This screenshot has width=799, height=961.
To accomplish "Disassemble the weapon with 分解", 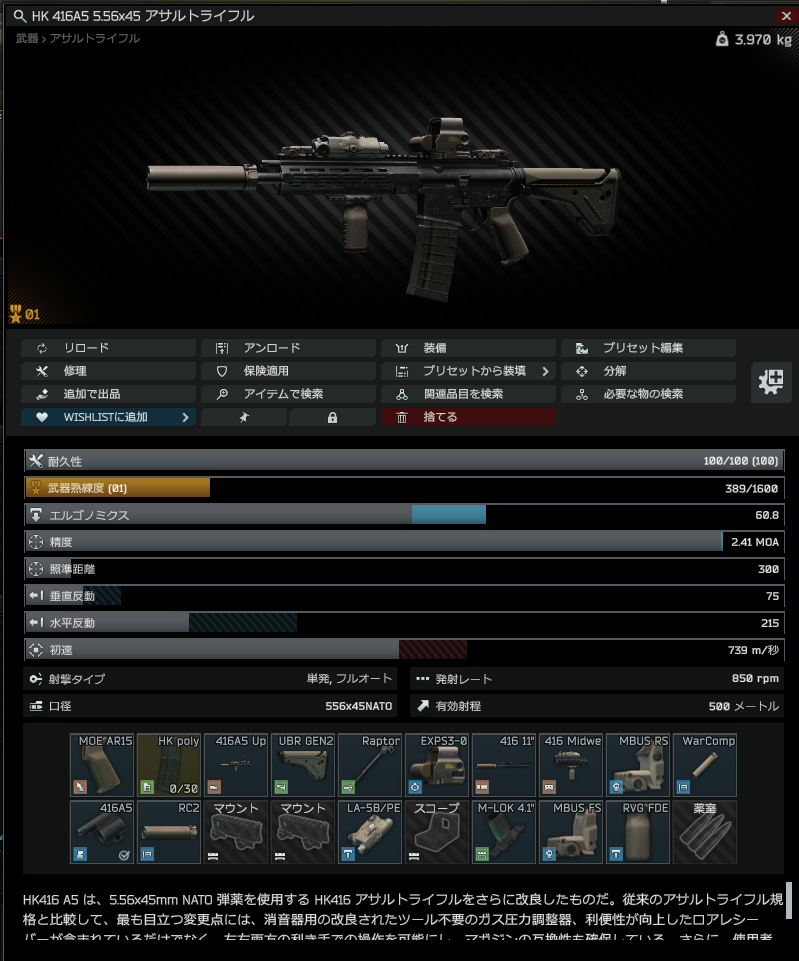I will tap(648, 371).
